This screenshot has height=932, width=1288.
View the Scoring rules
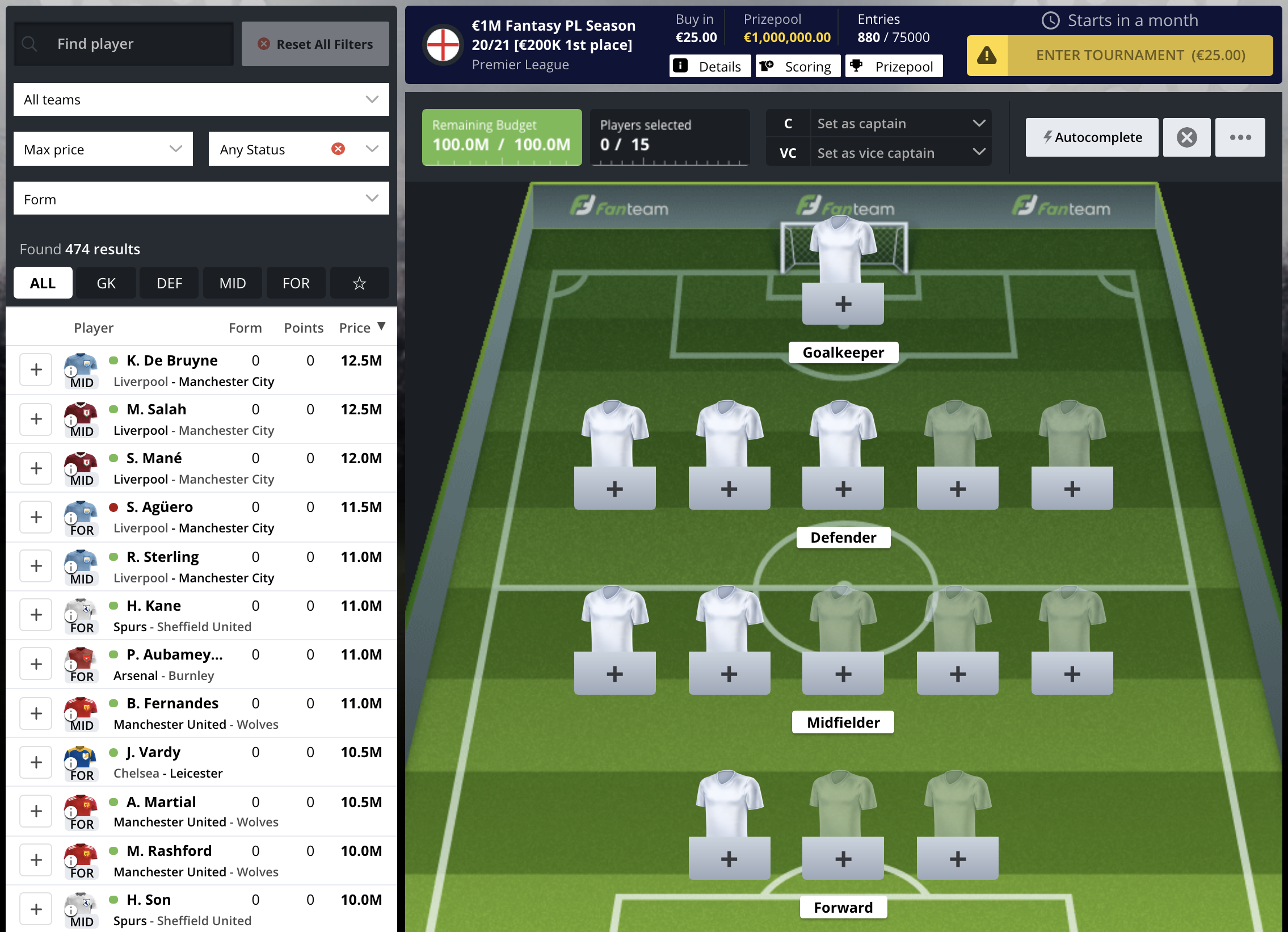pos(797,66)
